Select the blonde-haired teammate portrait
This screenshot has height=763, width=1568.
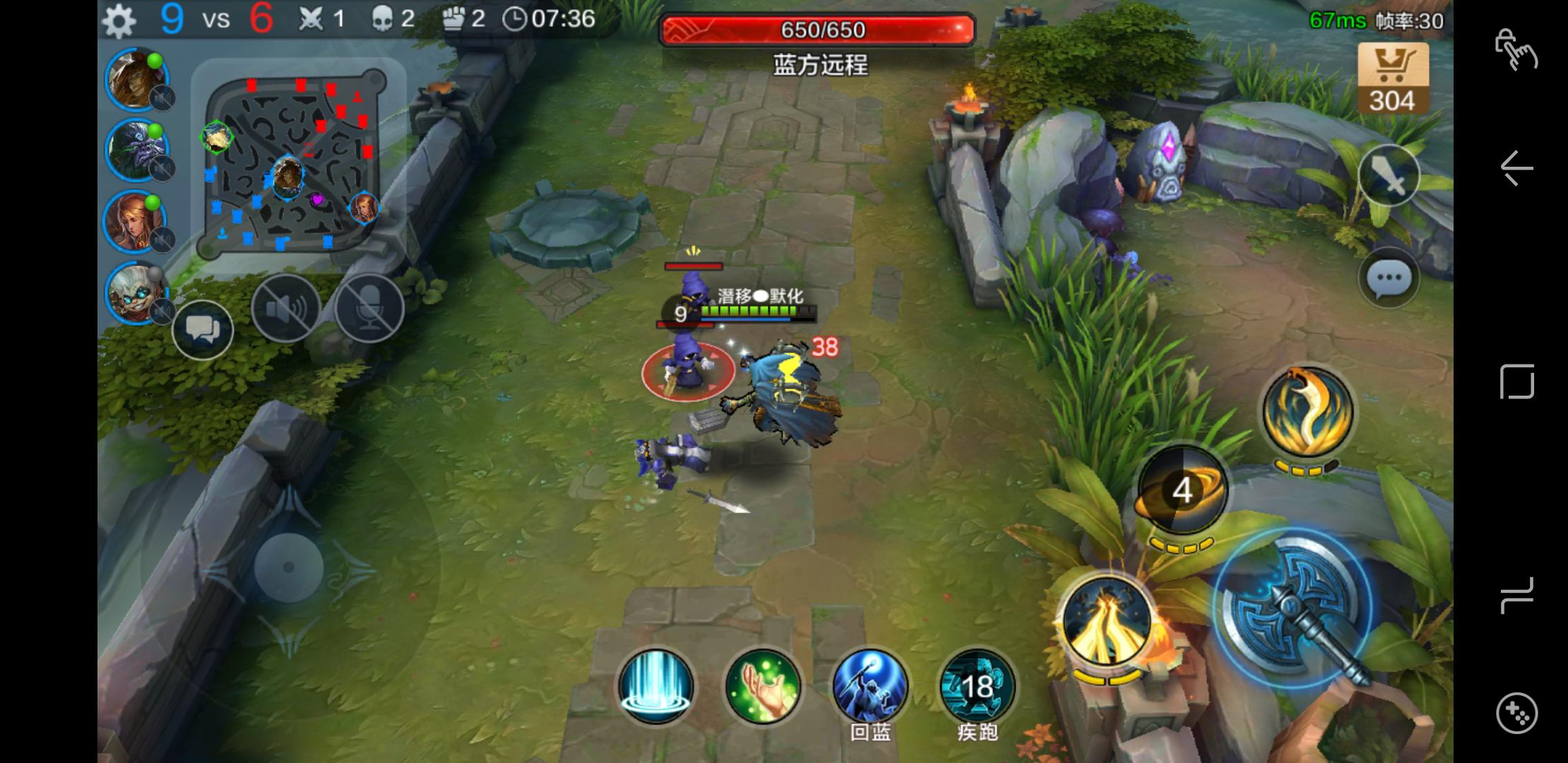click(x=136, y=220)
